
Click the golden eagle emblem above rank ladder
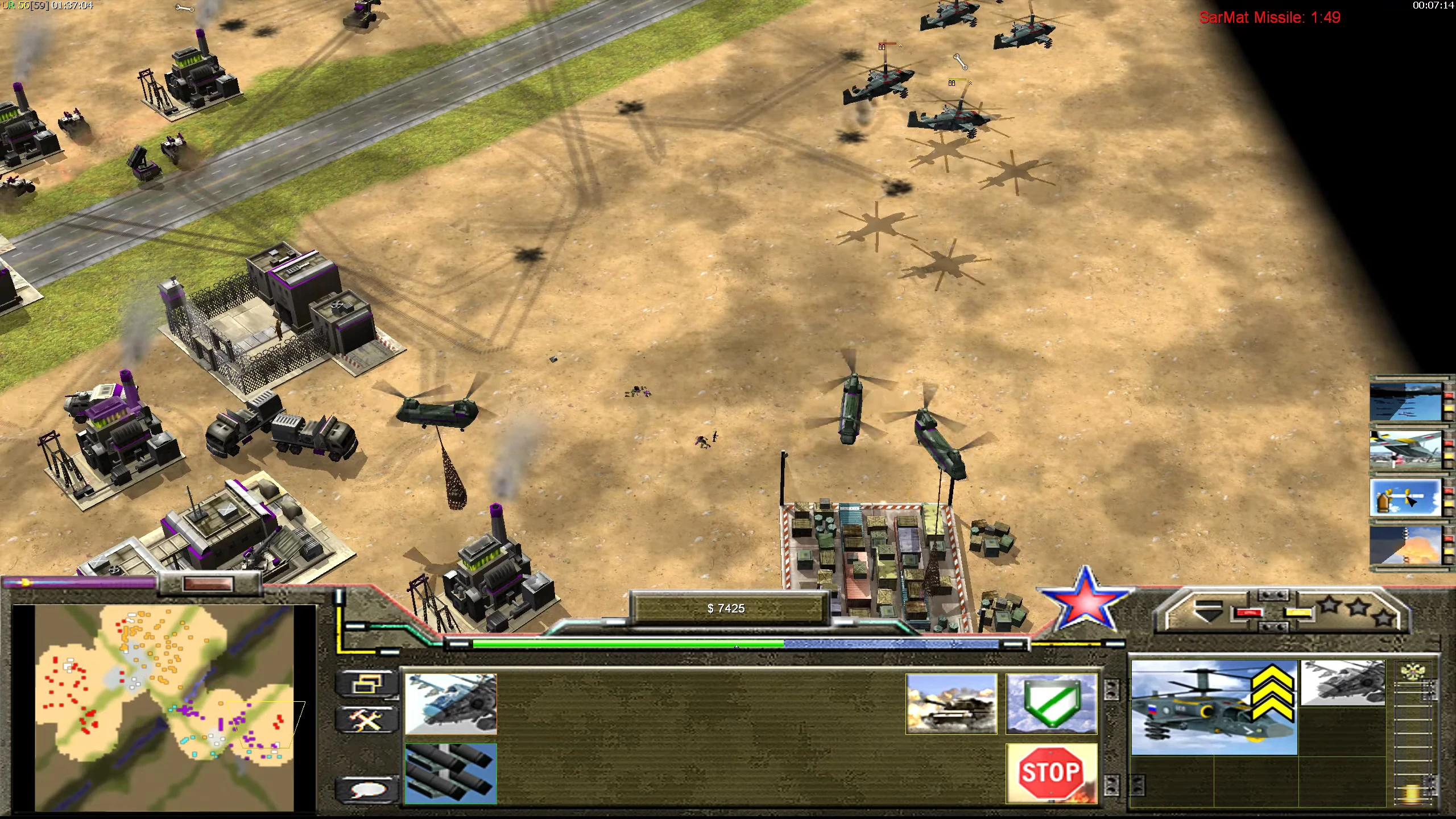[1413, 671]
